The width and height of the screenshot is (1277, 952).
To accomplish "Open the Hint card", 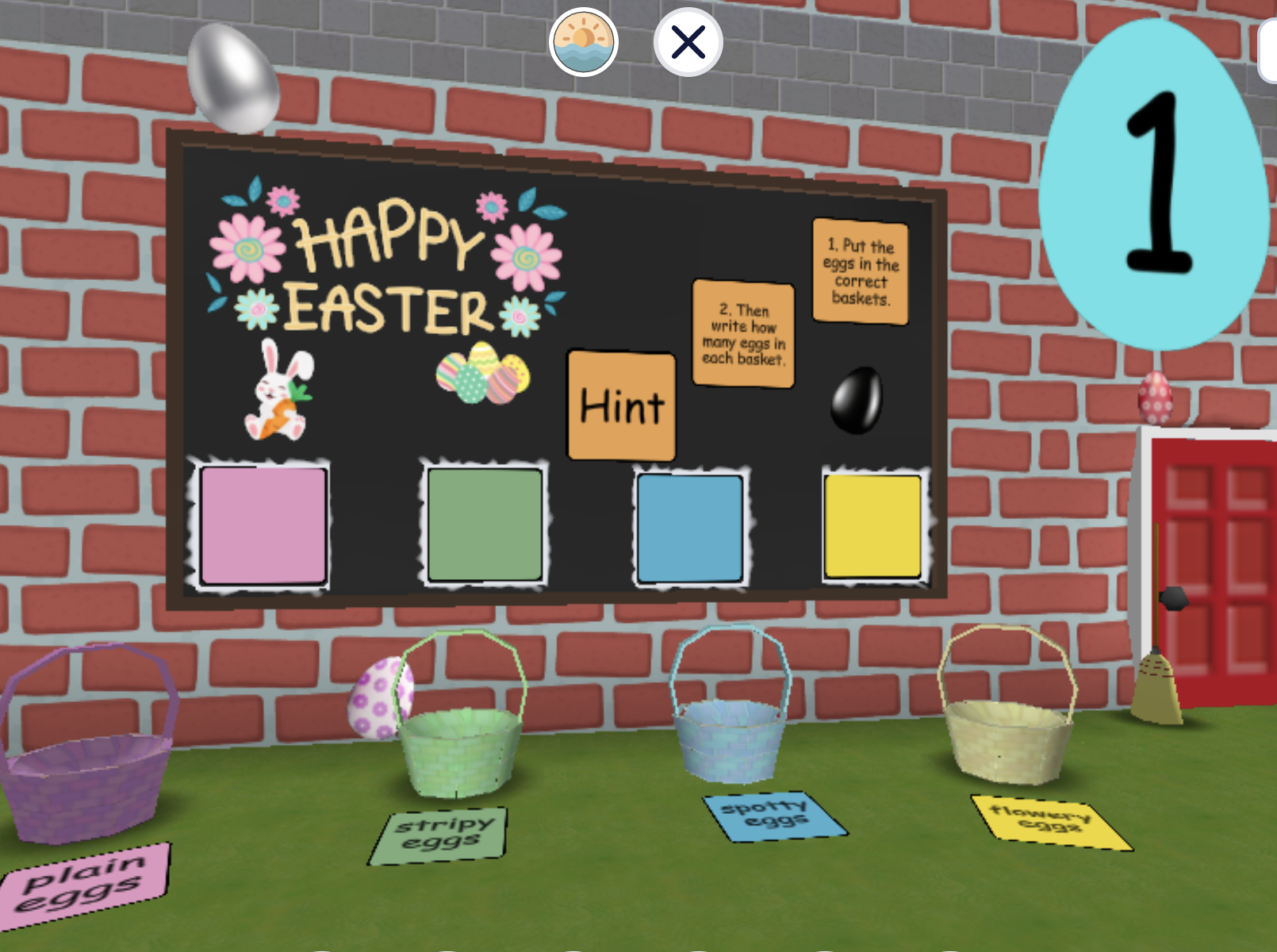I will 621,406.
